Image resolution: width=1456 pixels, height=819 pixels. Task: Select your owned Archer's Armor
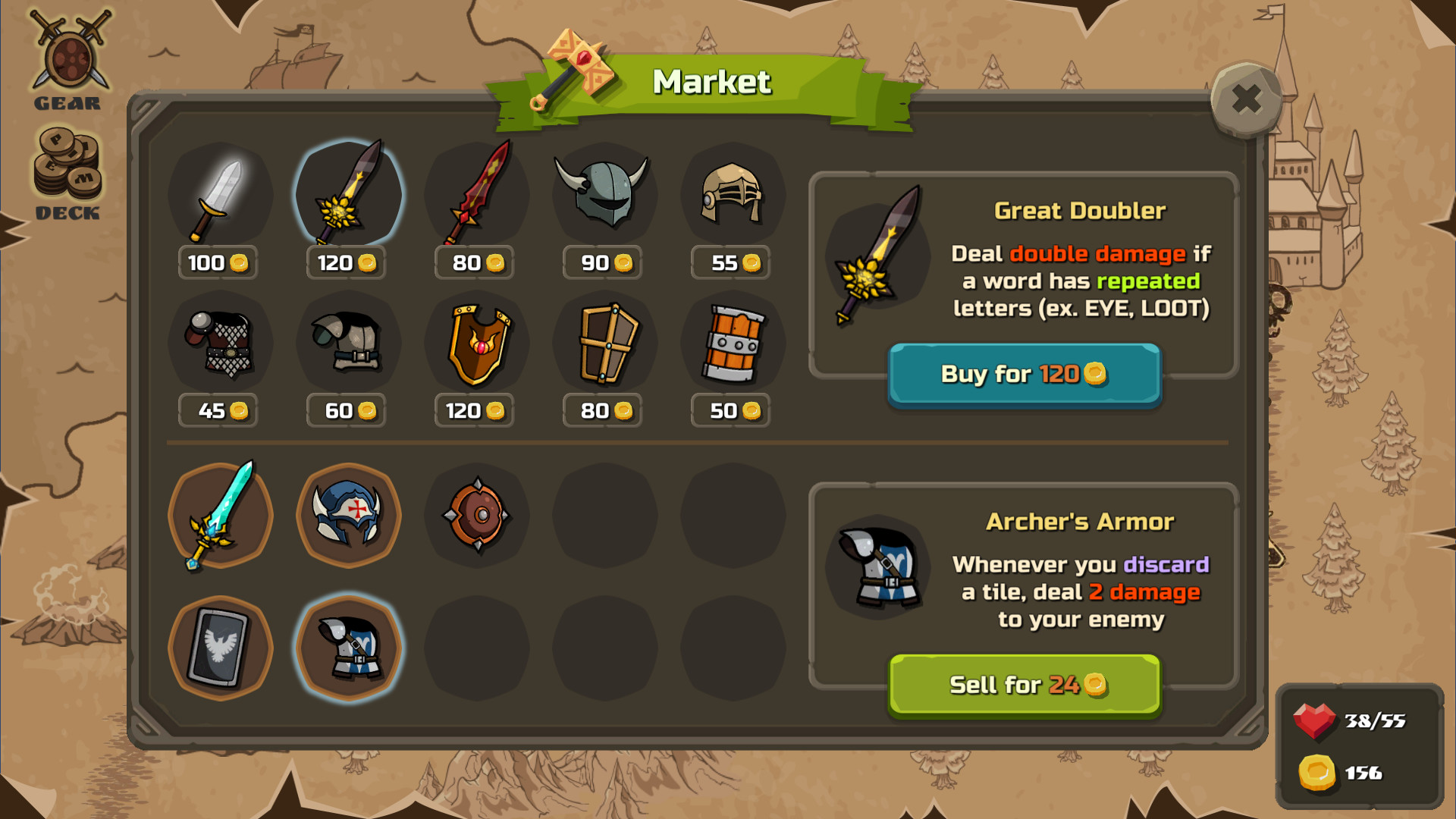tap(348, 648)
